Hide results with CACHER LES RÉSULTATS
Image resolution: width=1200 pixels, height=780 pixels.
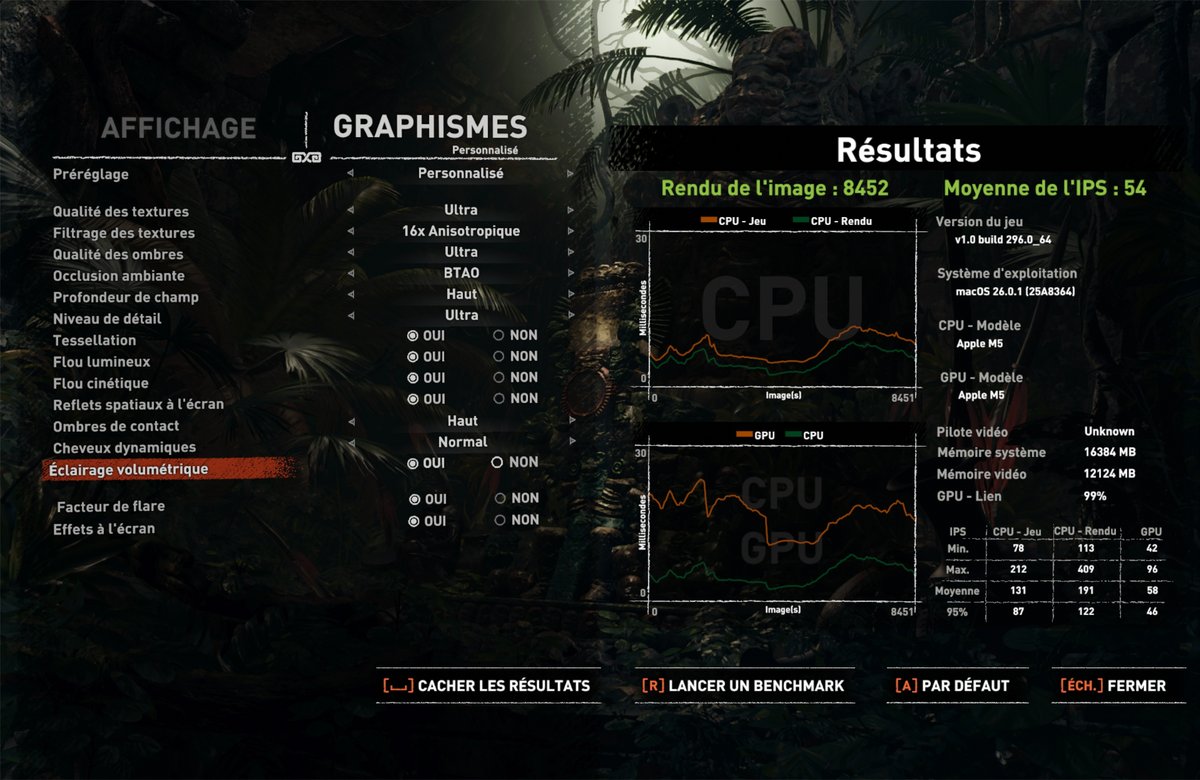487,686
